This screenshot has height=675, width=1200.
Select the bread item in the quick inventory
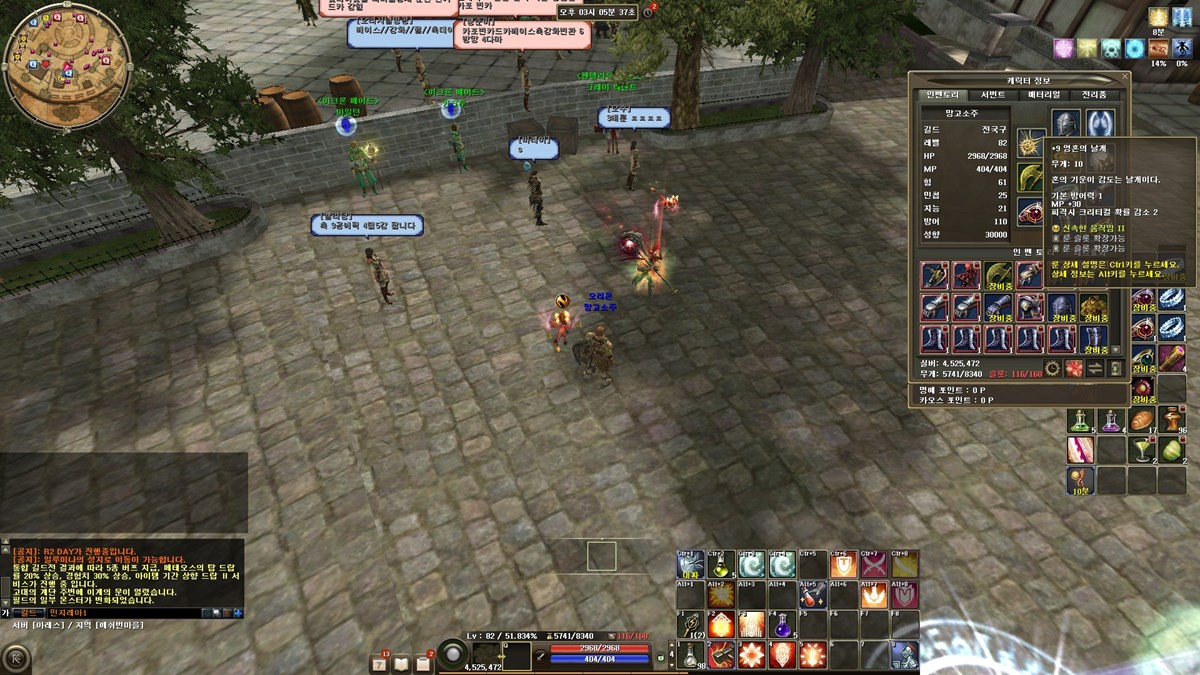(x=1141, y=420)
